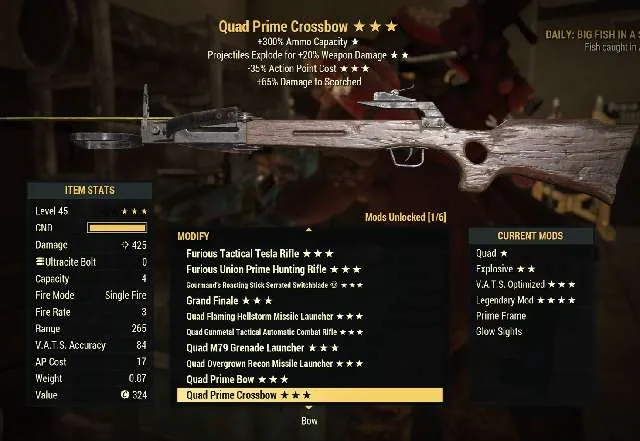Select Furious Tactical Tesla Rifle entry
The width and height of the screenshot is (640, 441).
[x=260, y=253]
